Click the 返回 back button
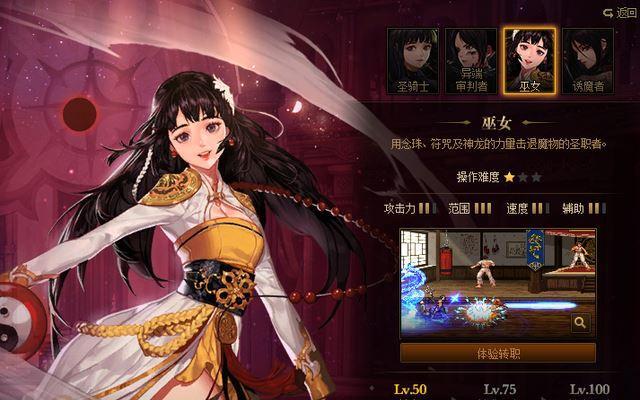Viewport: 640px width, 400px height. [x=620, y=12]
